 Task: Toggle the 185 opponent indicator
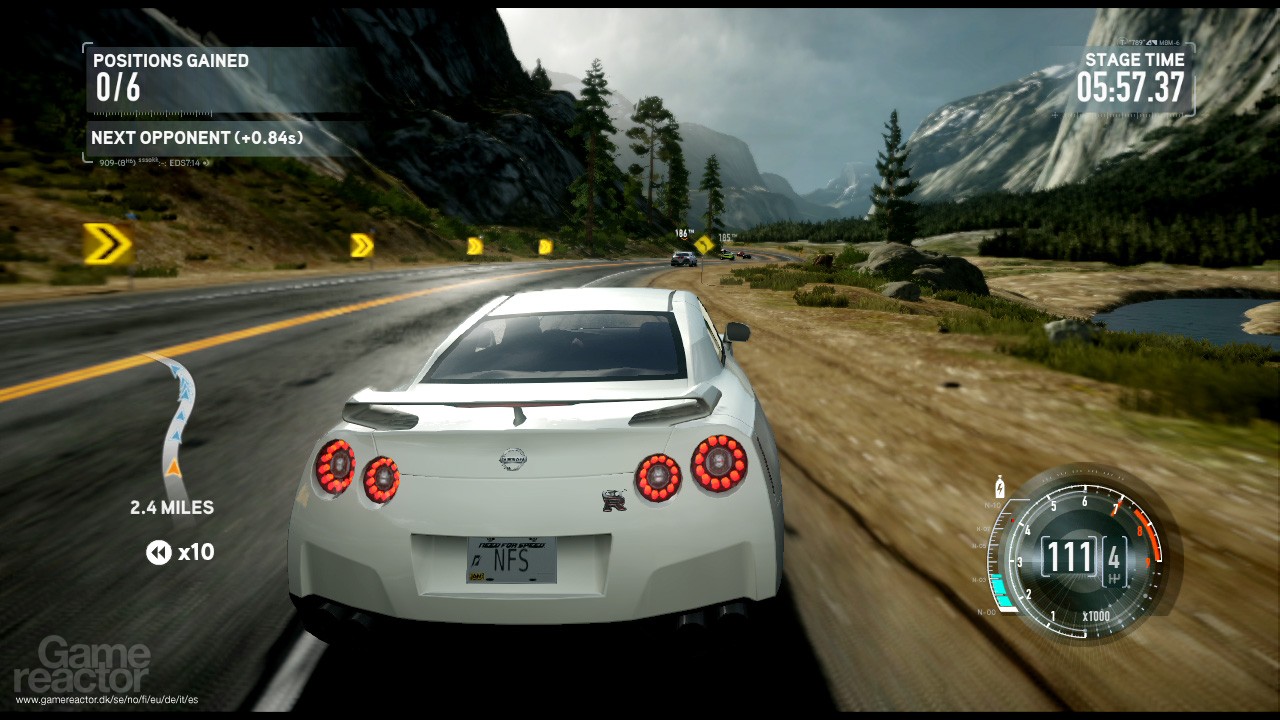pyautogui.click(x=727, y=237)
